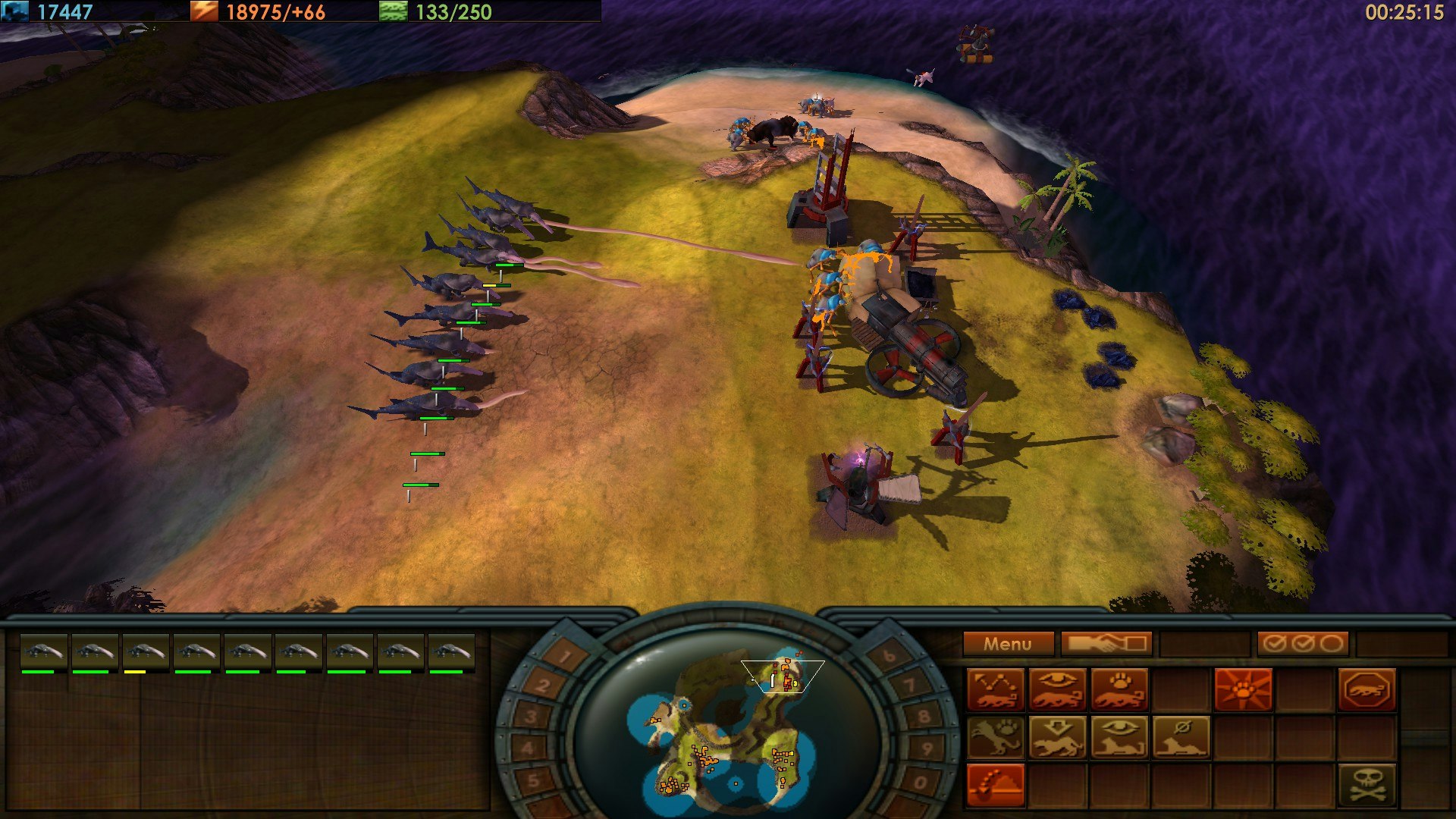
Task: Click the handshake diplomacy button
Action: 1107,644
